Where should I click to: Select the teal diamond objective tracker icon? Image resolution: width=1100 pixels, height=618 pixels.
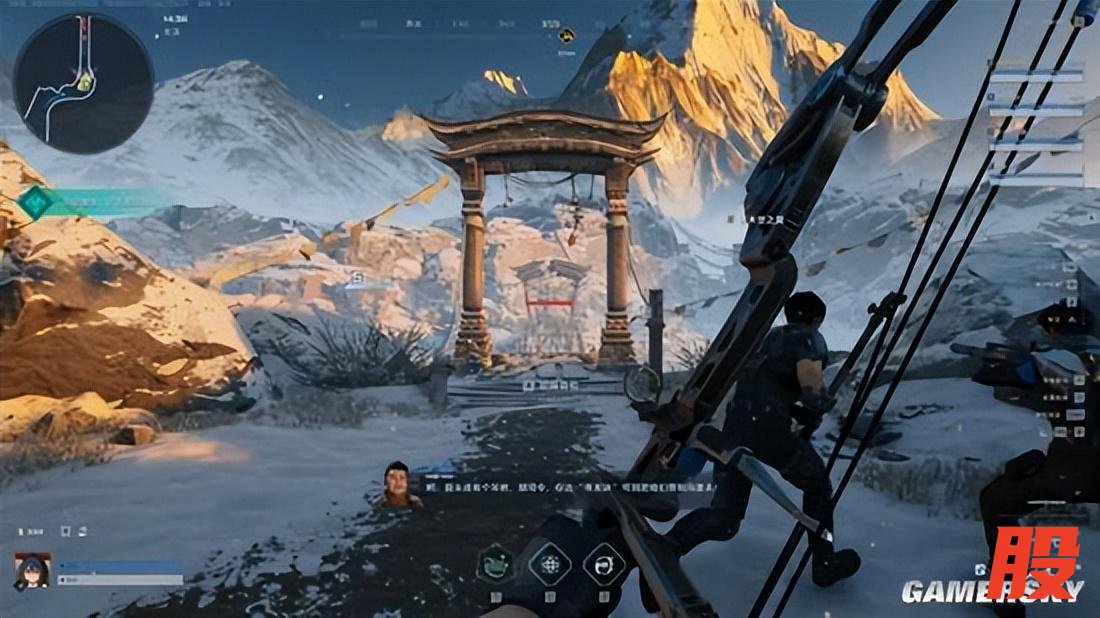click(x=35, y=202)
